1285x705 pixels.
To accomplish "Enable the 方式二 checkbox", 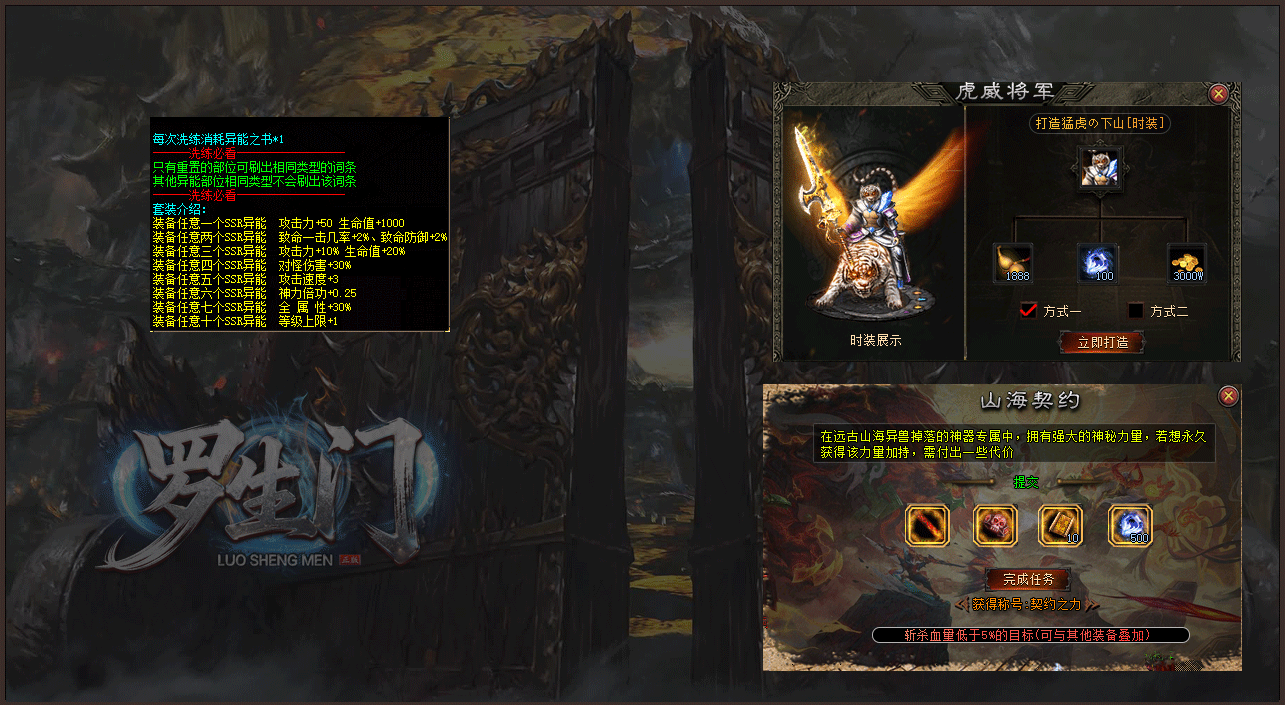I will pos(1135,311).
